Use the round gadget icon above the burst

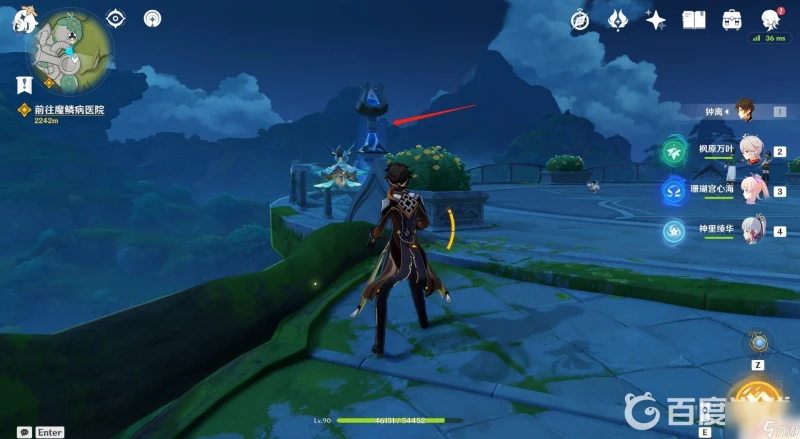point(759,343)
